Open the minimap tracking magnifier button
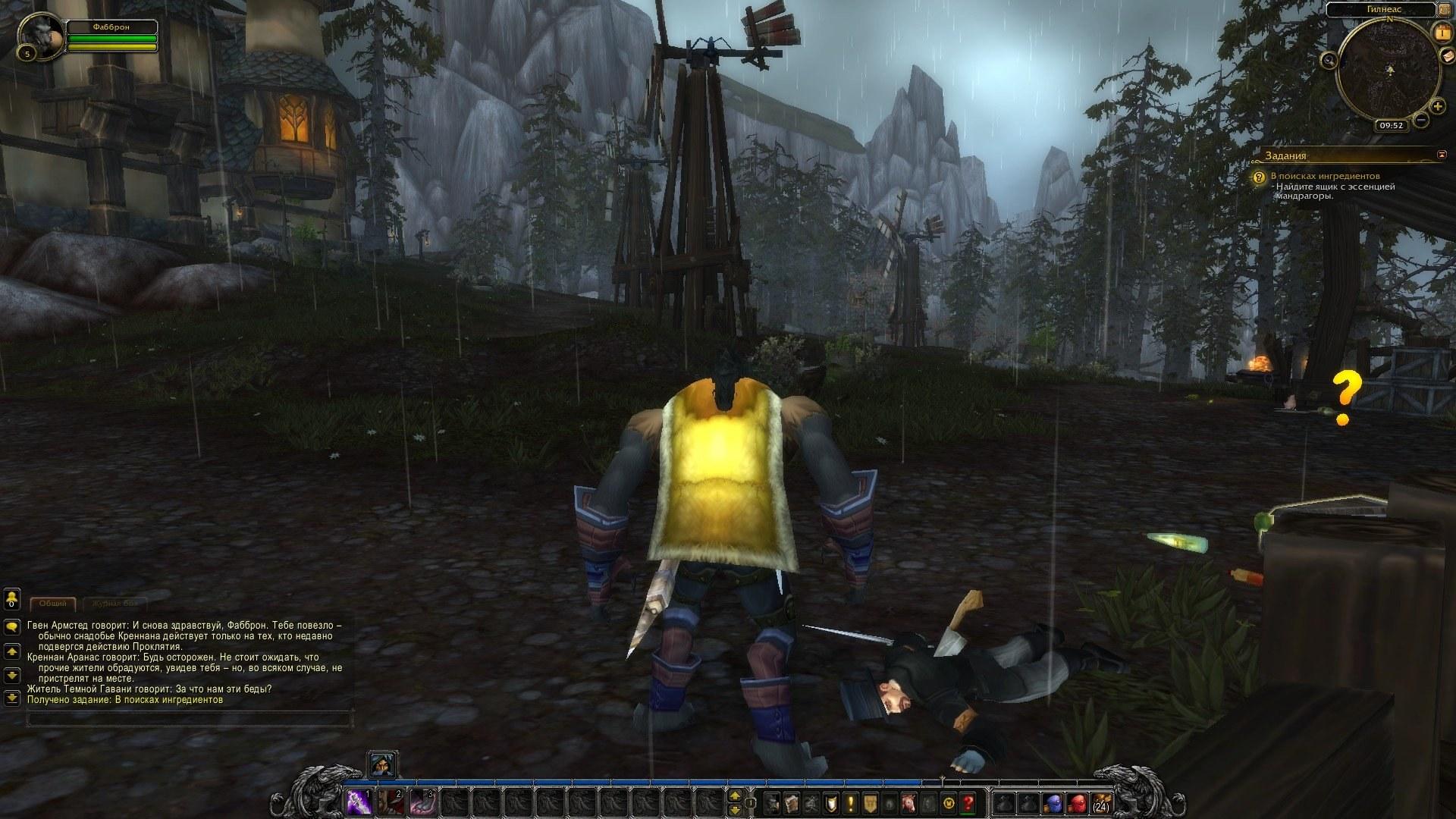Viewport: 1456px width, 819px height. (1329, 60)
